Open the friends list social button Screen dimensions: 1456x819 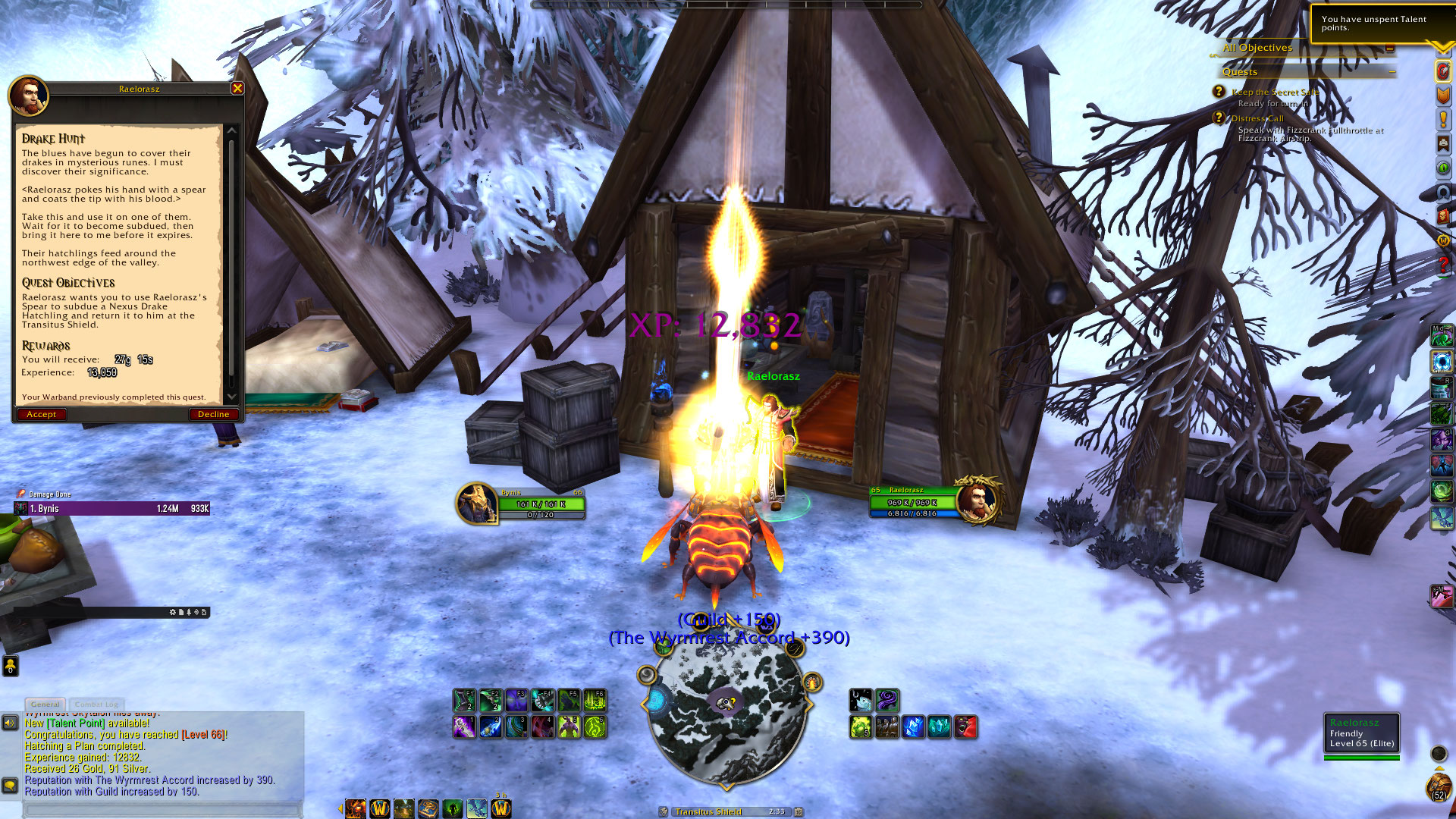click(10, 666)
